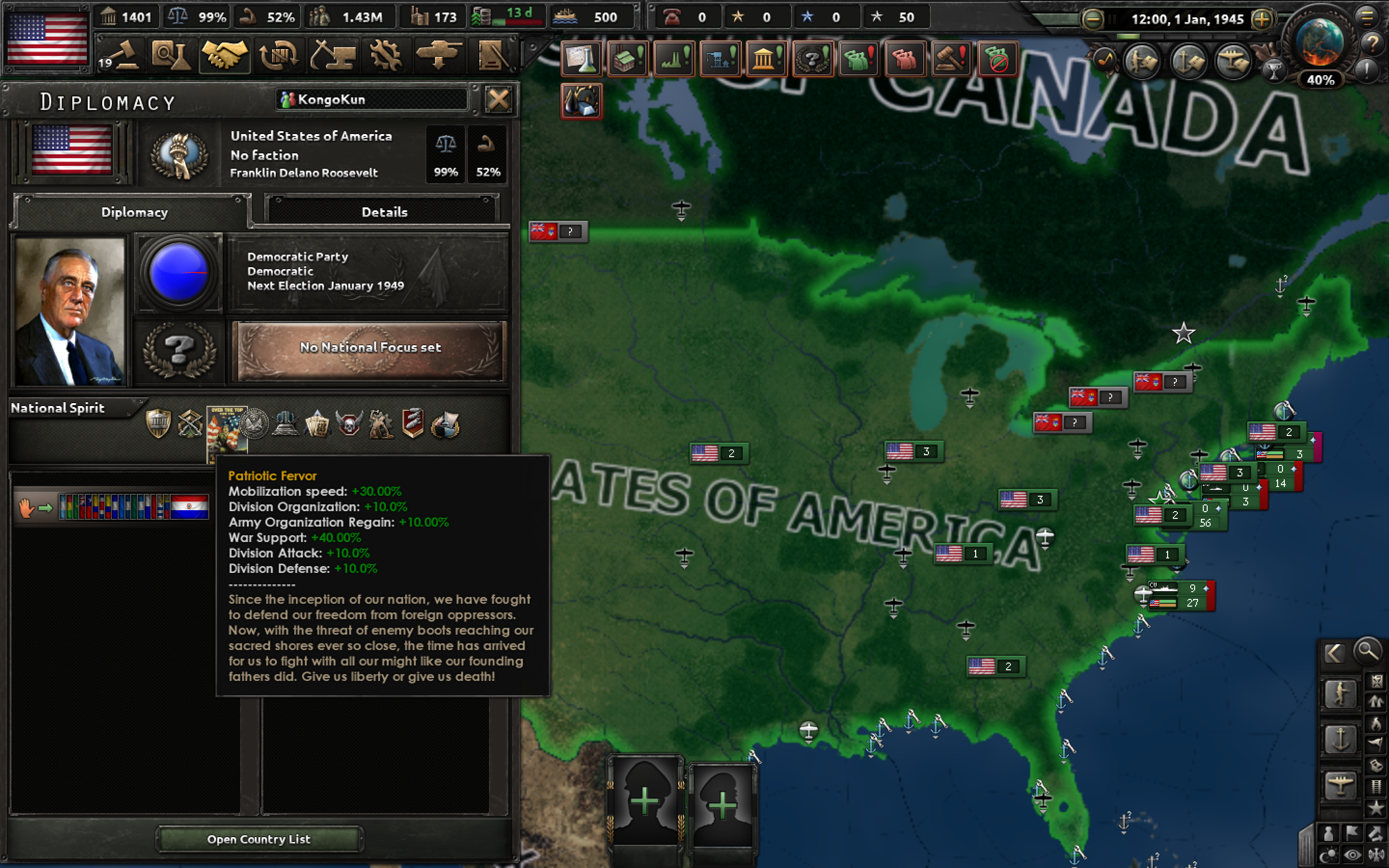Decrease game speed with minus button
The width and height of the screenshot is (1389, 868).
(x=1093, y=19)
